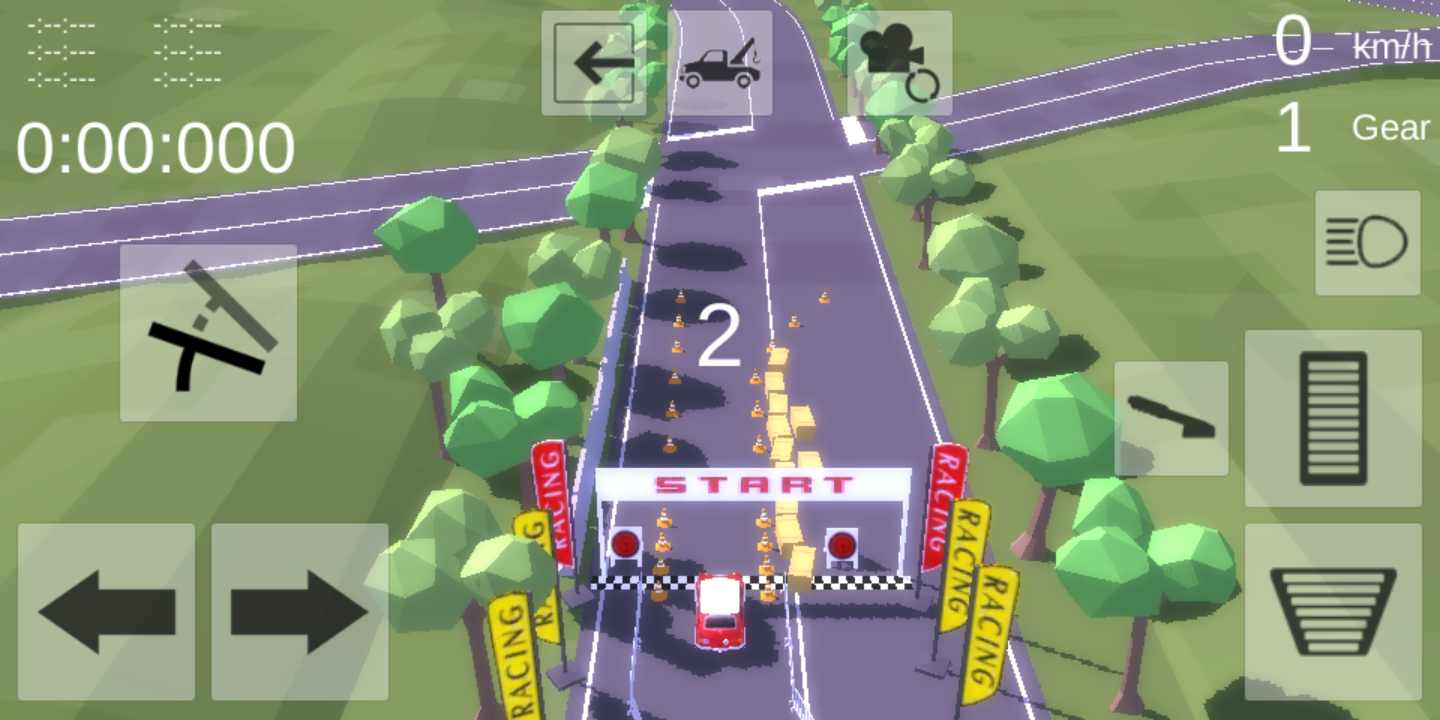Steer left using the left arrow control
The width and height of the screenshot is (1440, 720).
point(105,610)
